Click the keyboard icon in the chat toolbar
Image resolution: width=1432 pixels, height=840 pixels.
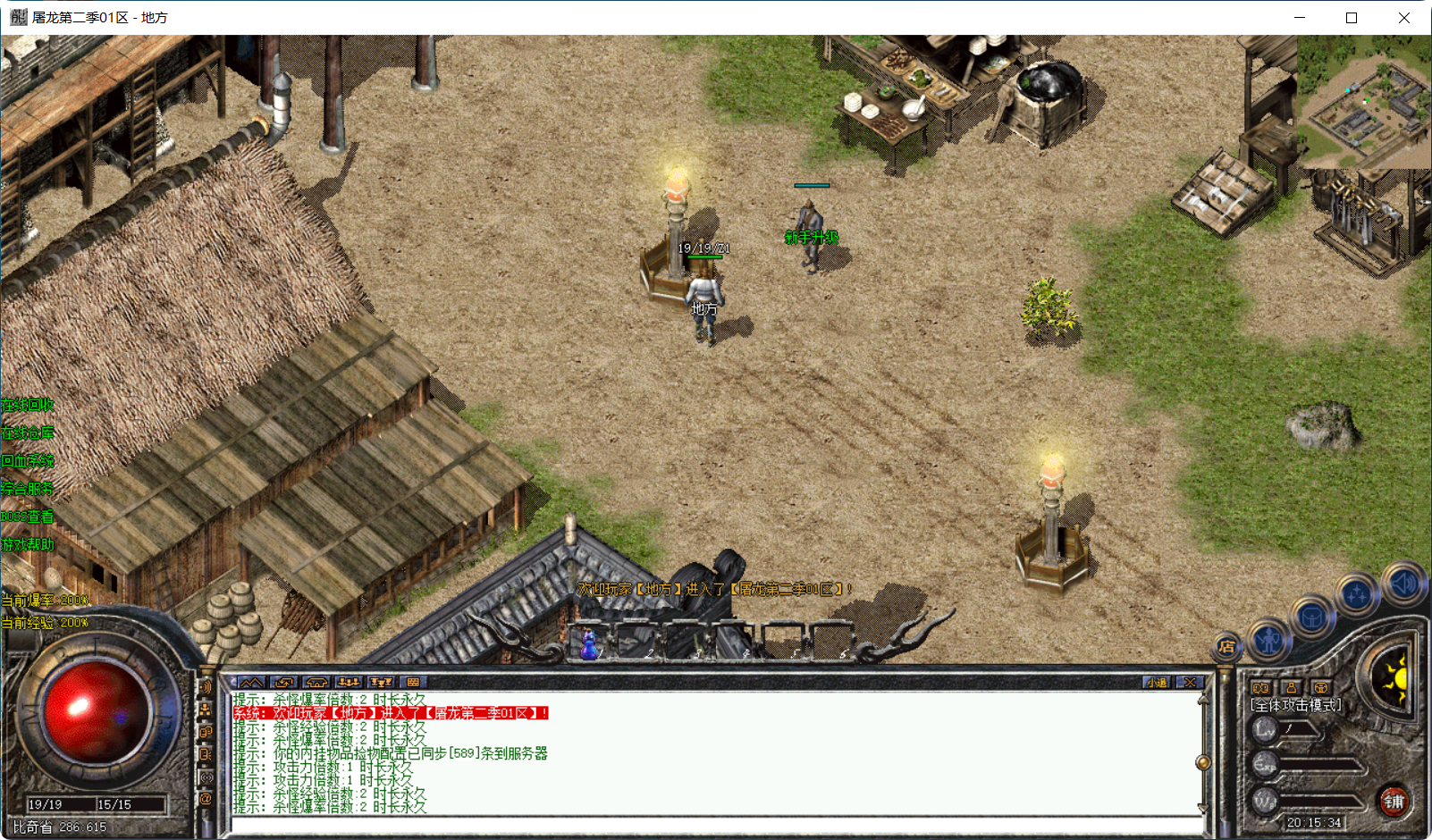pos(414,682)
